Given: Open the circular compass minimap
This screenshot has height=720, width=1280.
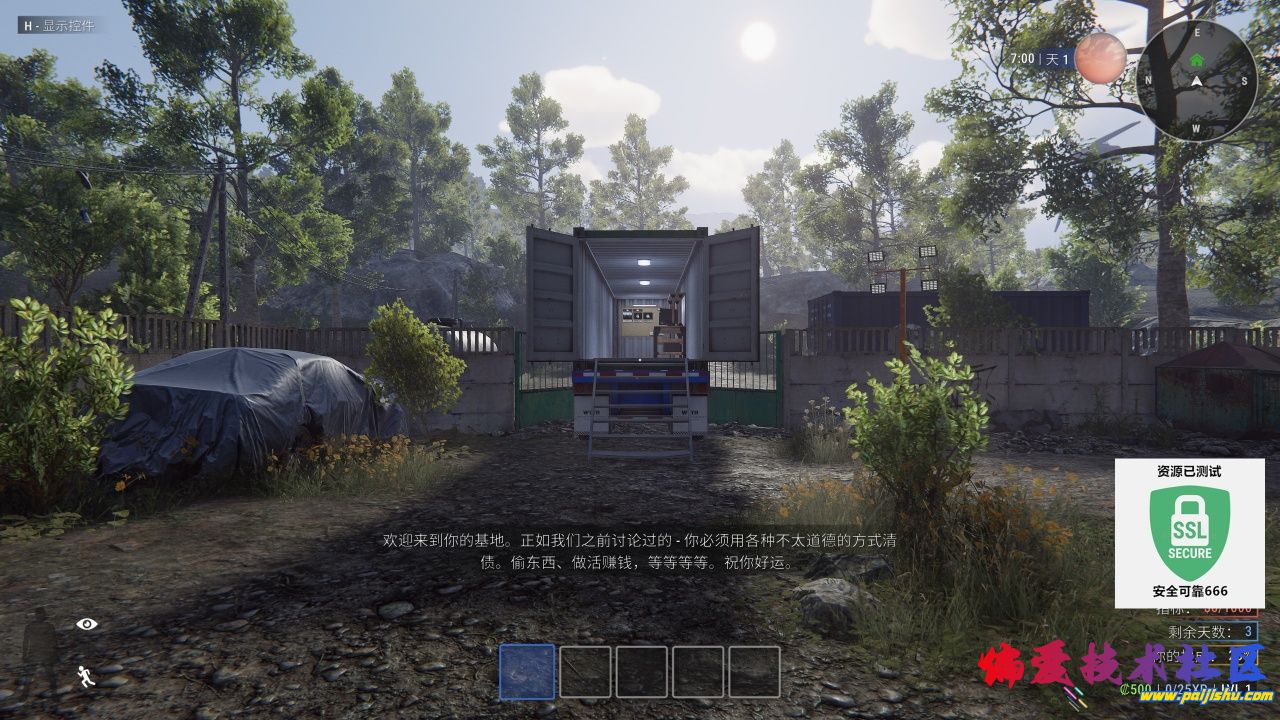Looking at the screenshot, I should coord(1197,81).
